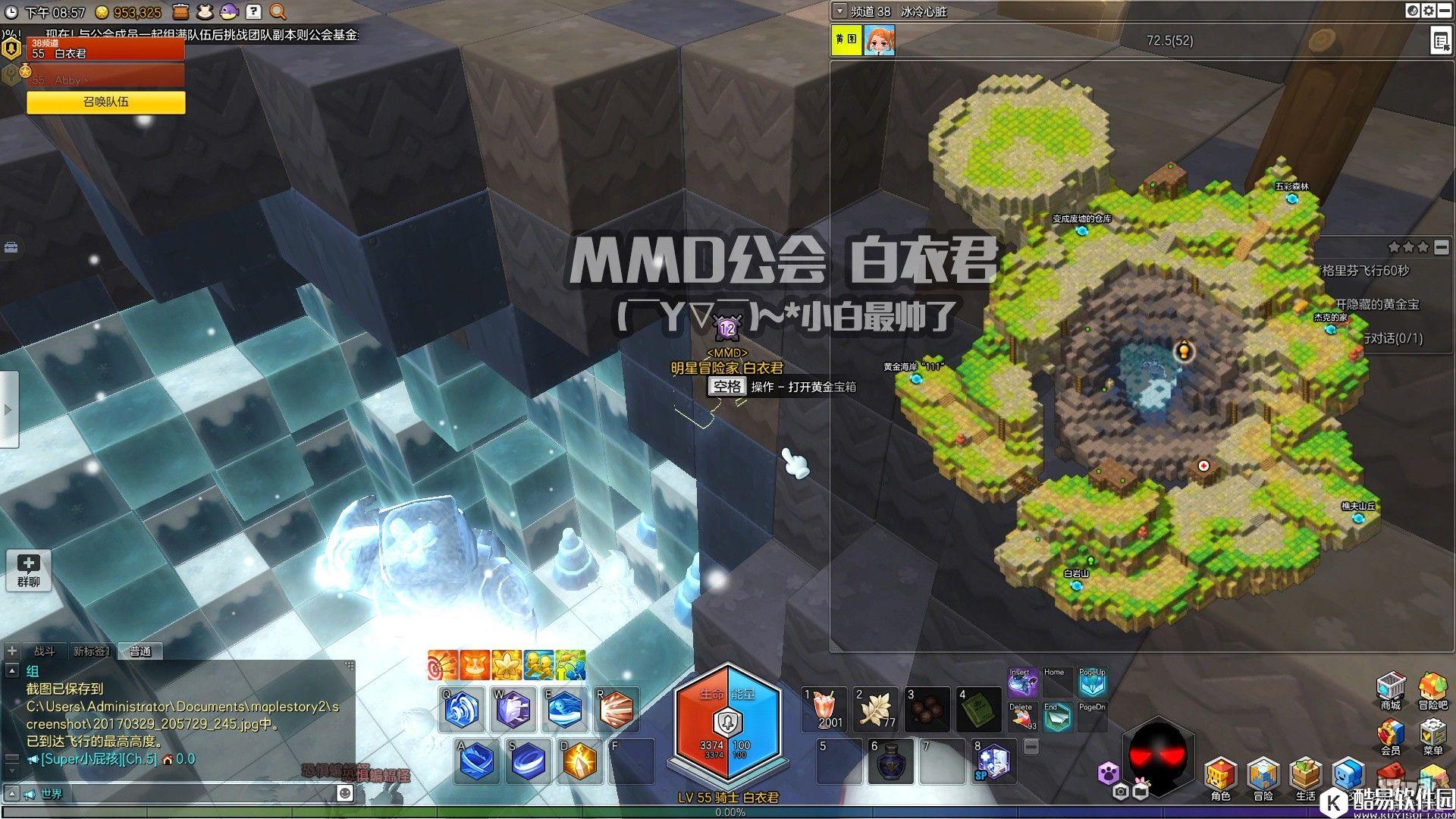Open the 角色 character menu
Image resolution: width=1456 pixels, height=819 pixels.
click(x=1220, y=777)
